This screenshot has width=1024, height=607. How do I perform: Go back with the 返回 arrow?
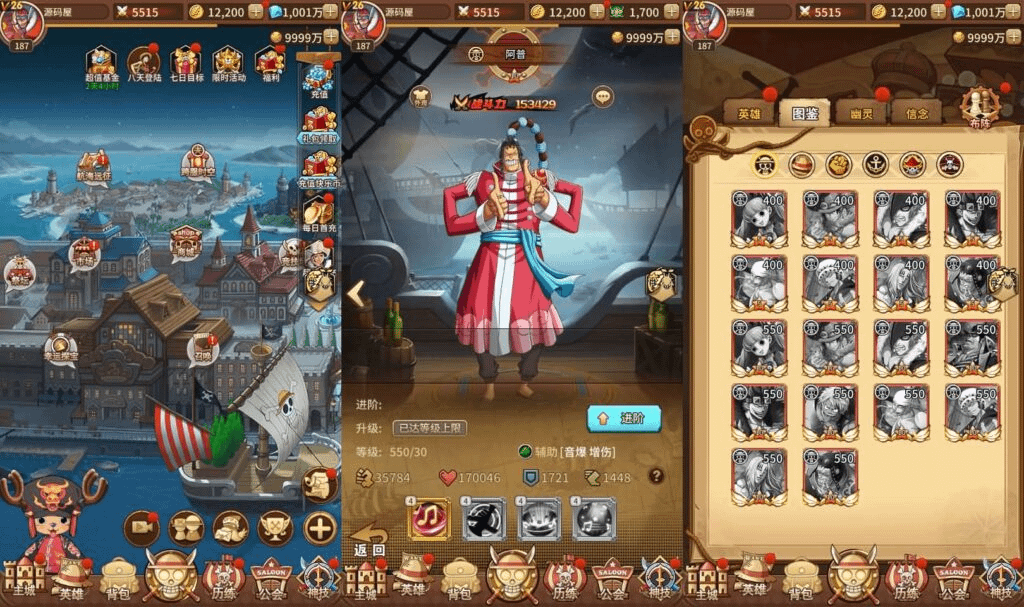point(369,540)
